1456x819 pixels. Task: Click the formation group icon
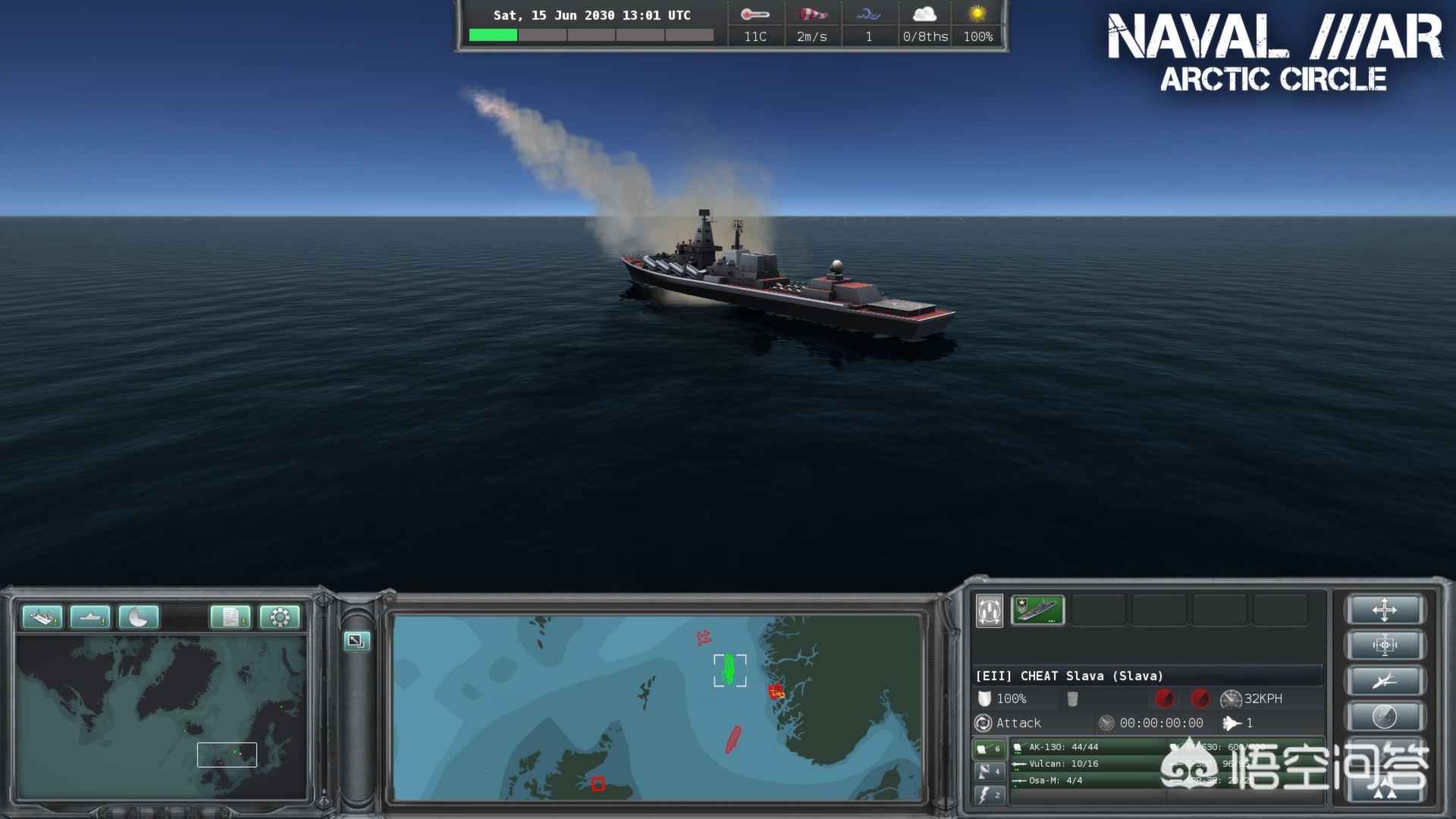point(990,610)
